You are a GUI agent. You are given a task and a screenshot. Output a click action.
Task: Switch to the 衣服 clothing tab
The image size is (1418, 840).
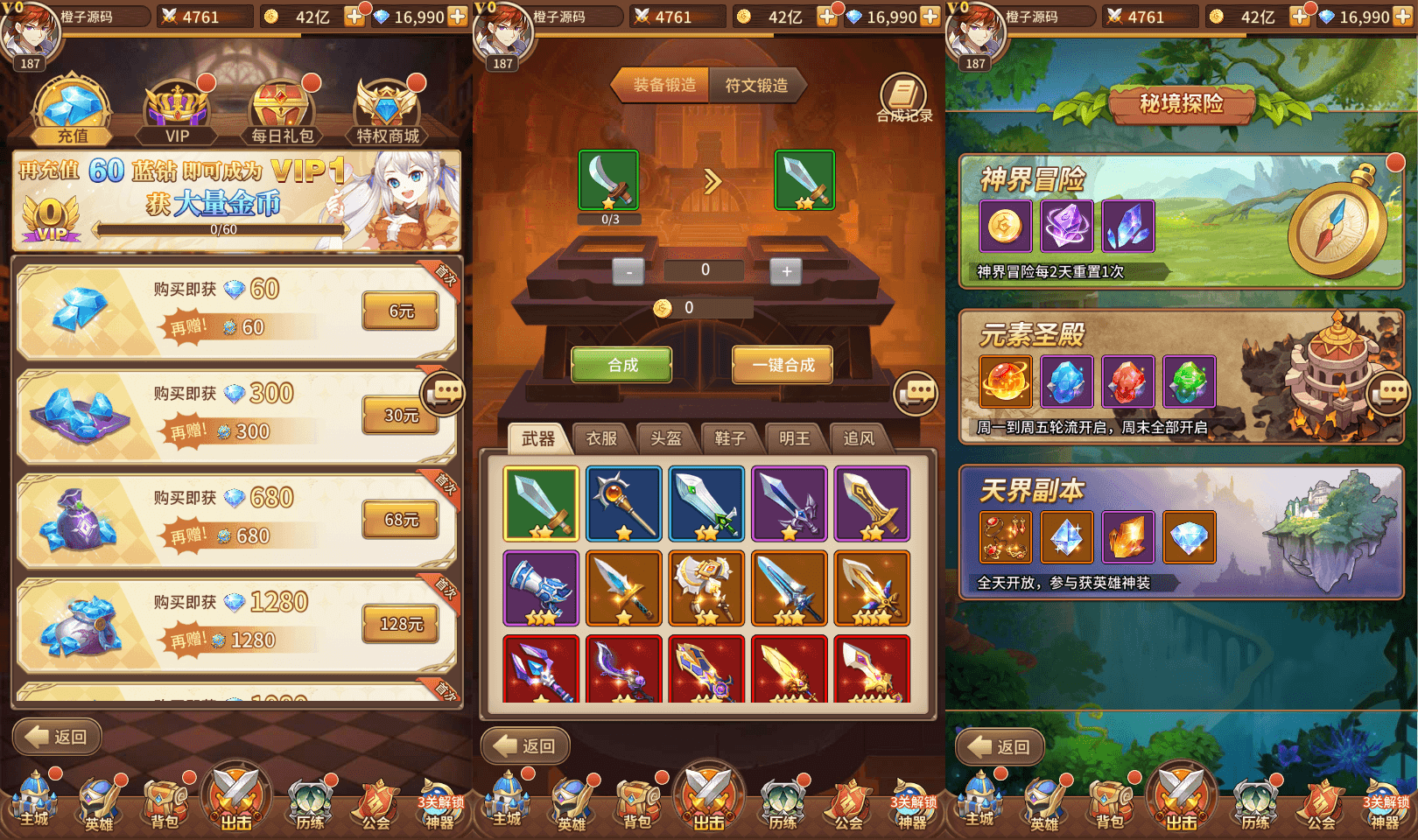[601, 438]
